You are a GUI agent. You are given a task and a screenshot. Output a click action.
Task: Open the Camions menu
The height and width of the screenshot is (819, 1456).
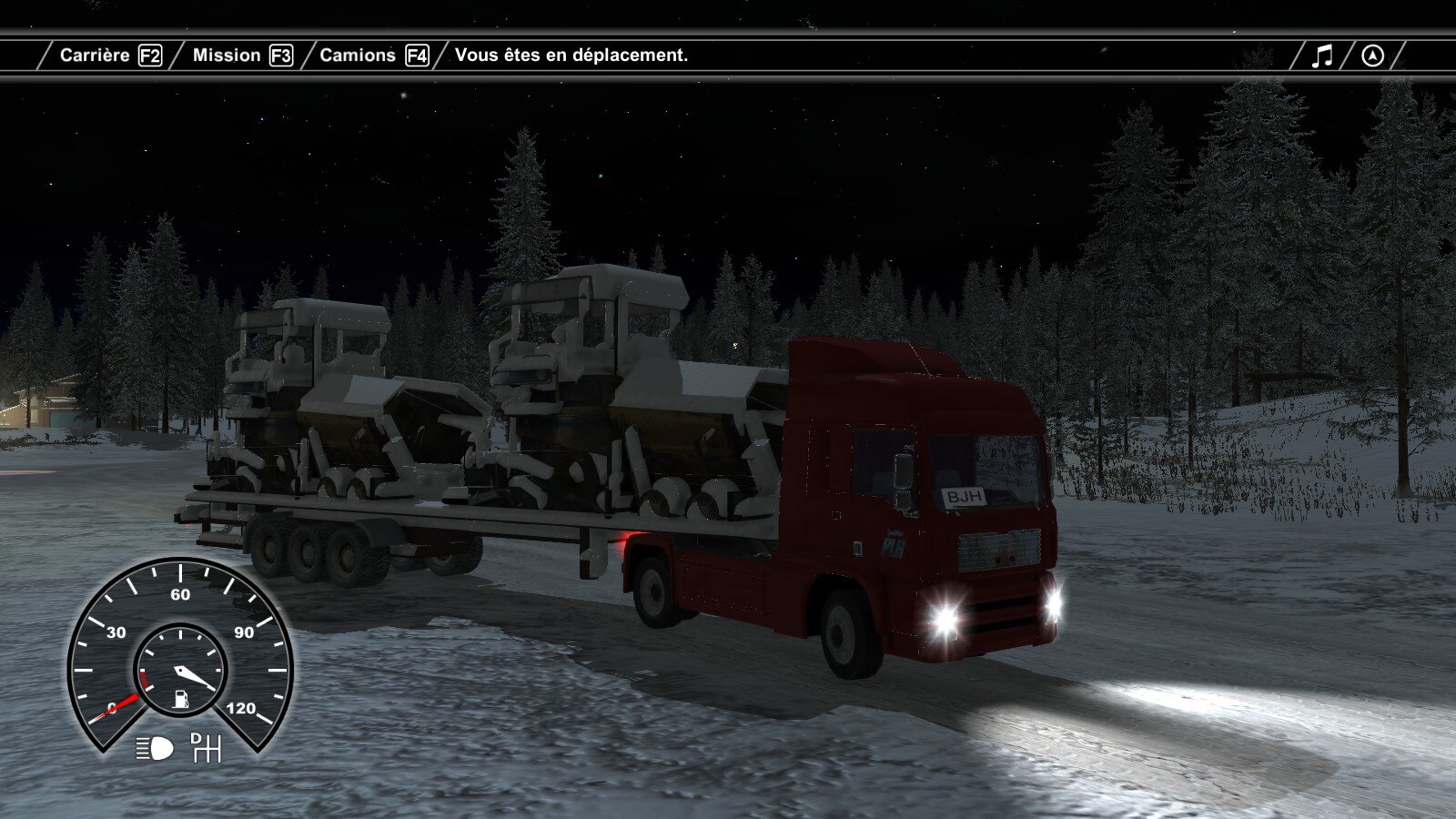click(373, 56)
